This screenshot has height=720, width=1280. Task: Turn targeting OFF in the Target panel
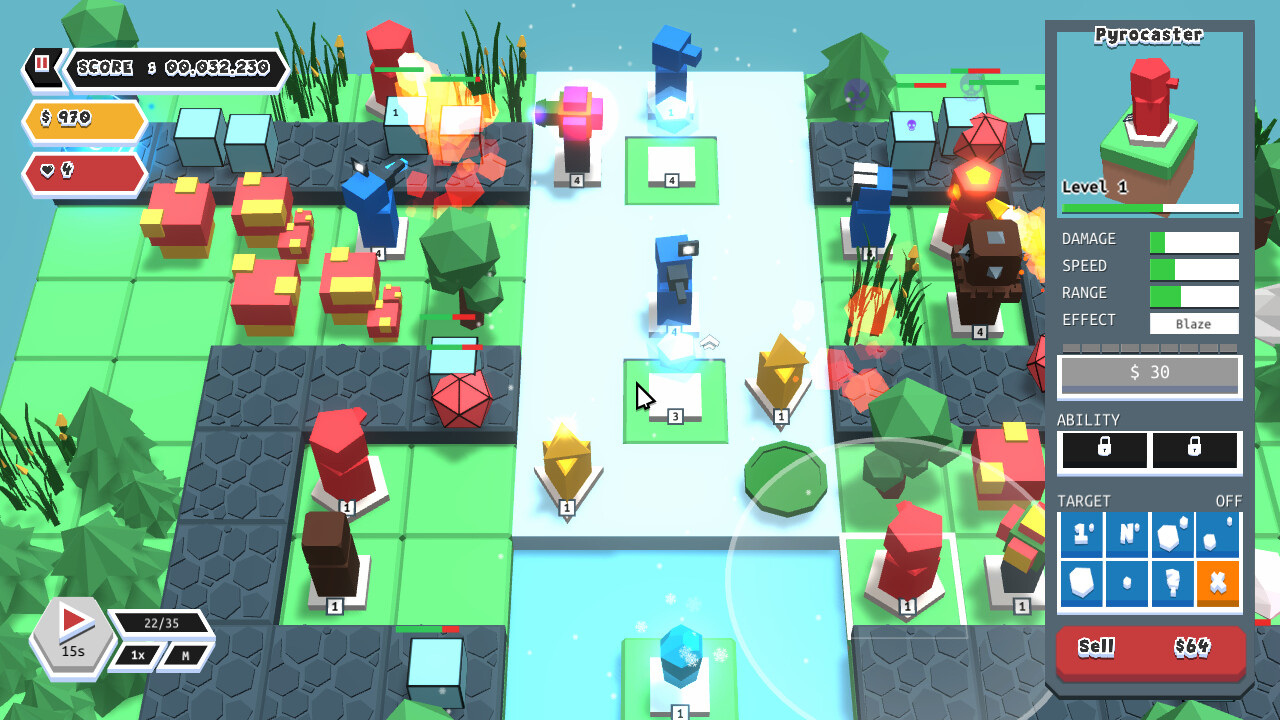coord(1229,500)
